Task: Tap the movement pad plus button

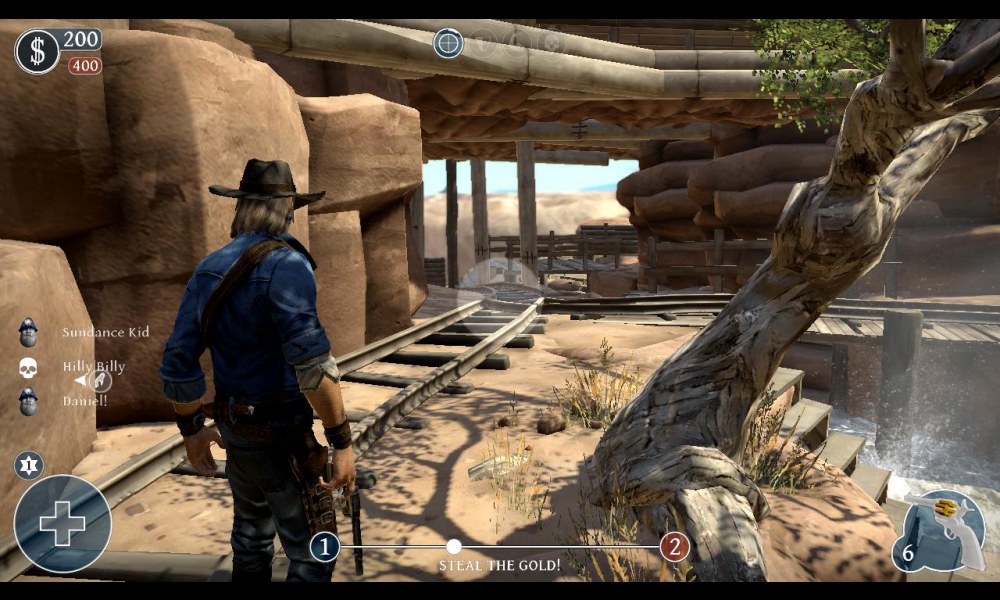Action: (x=62, y=524)
